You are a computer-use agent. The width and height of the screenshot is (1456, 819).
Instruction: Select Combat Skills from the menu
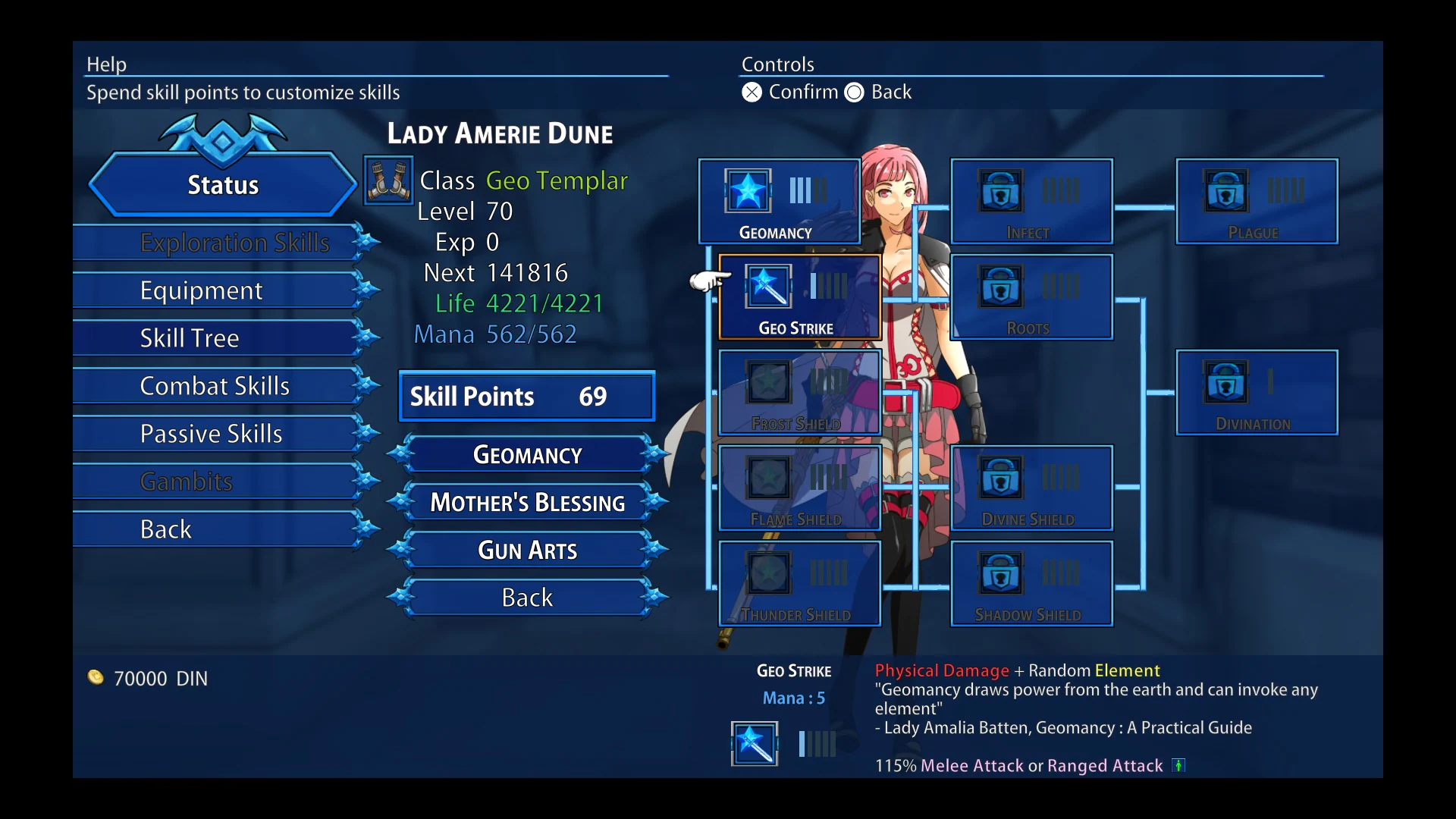tap(215, 385)
